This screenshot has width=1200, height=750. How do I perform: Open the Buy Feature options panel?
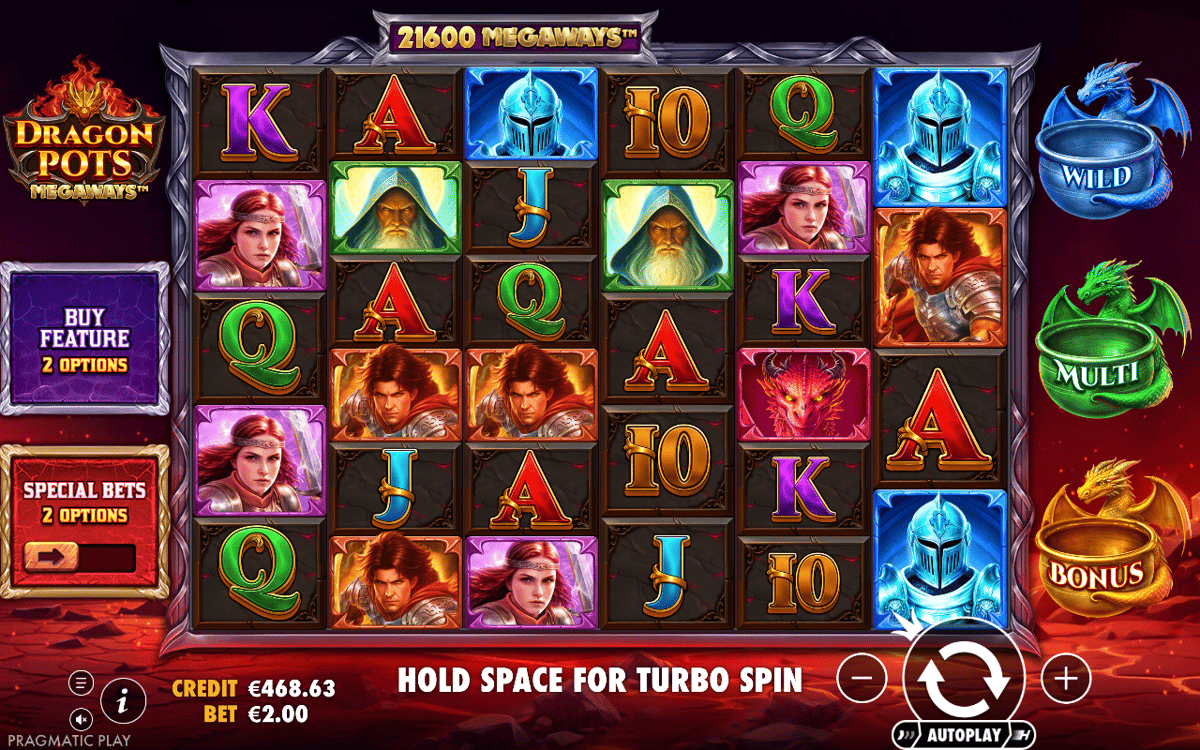tap(84, 339)
